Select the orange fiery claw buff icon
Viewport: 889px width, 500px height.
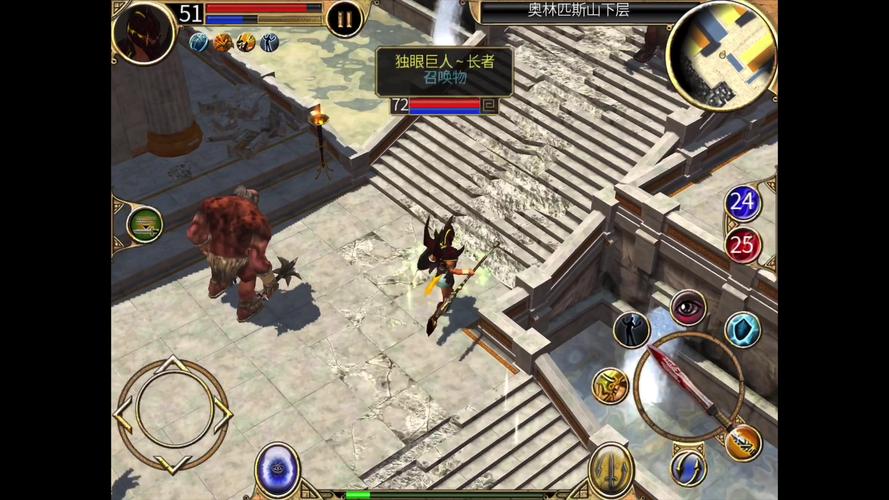(x=223, y=42)
